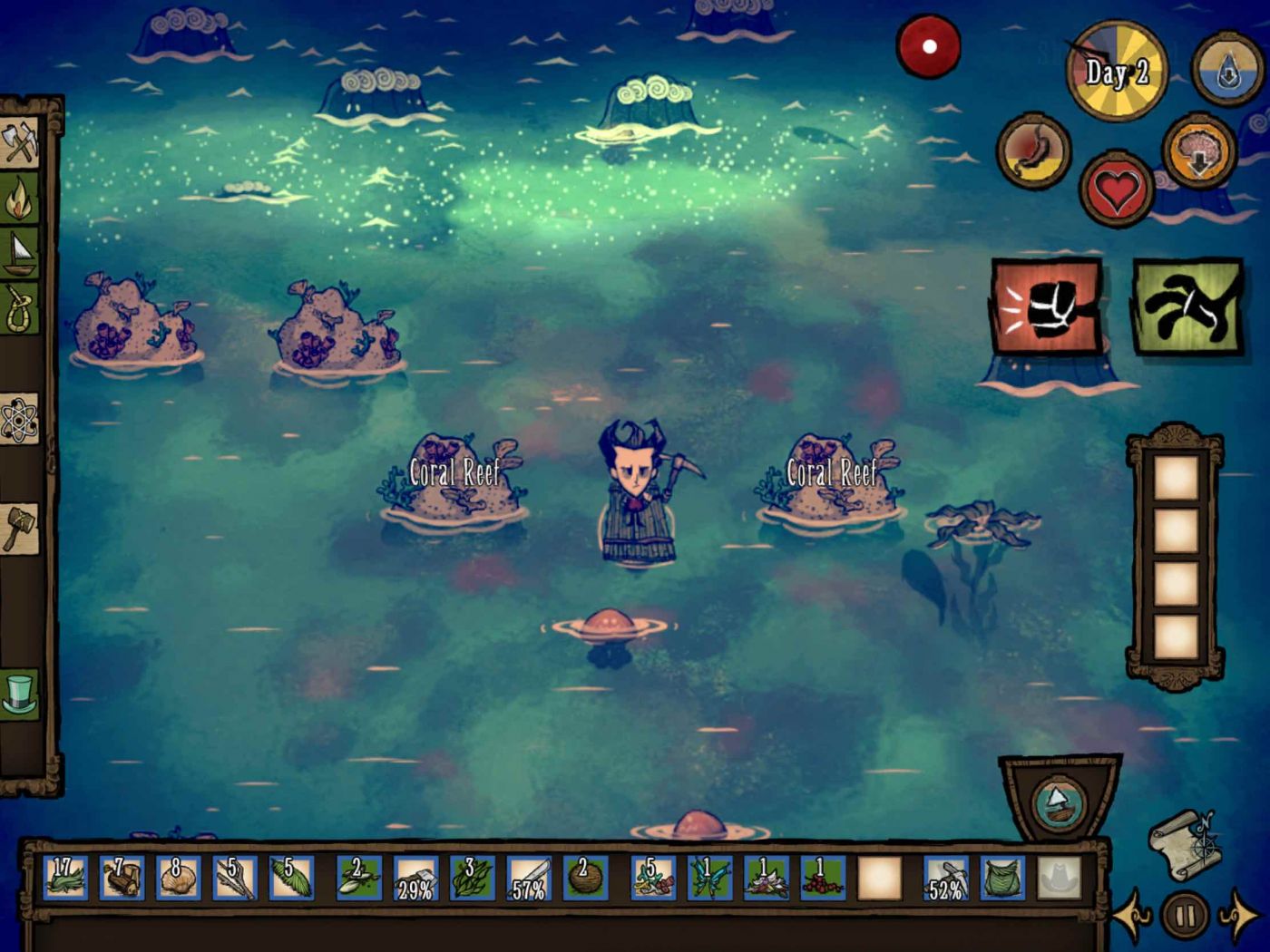
Task: Select the equipped pickaxe at 52%
Action: point(946,879)
